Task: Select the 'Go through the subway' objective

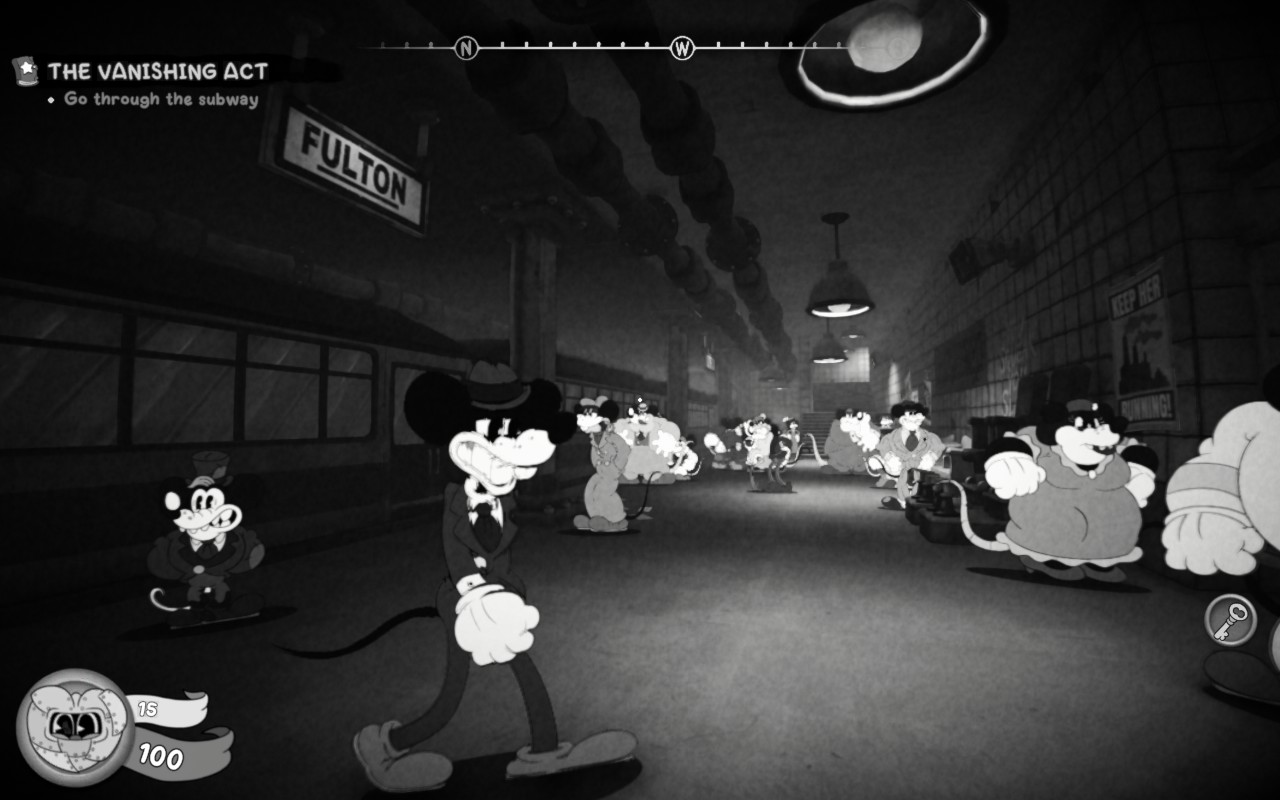Action: [161, 99]
